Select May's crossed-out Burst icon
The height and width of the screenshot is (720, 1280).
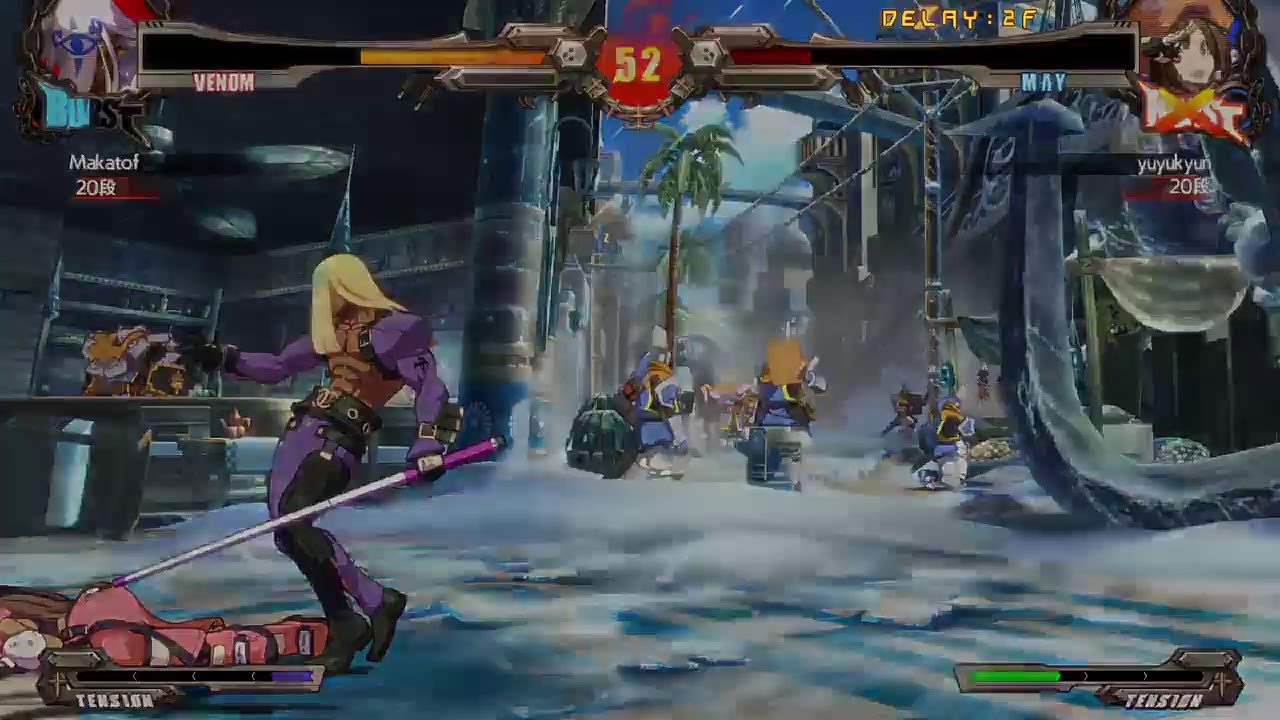point(1193,112)
